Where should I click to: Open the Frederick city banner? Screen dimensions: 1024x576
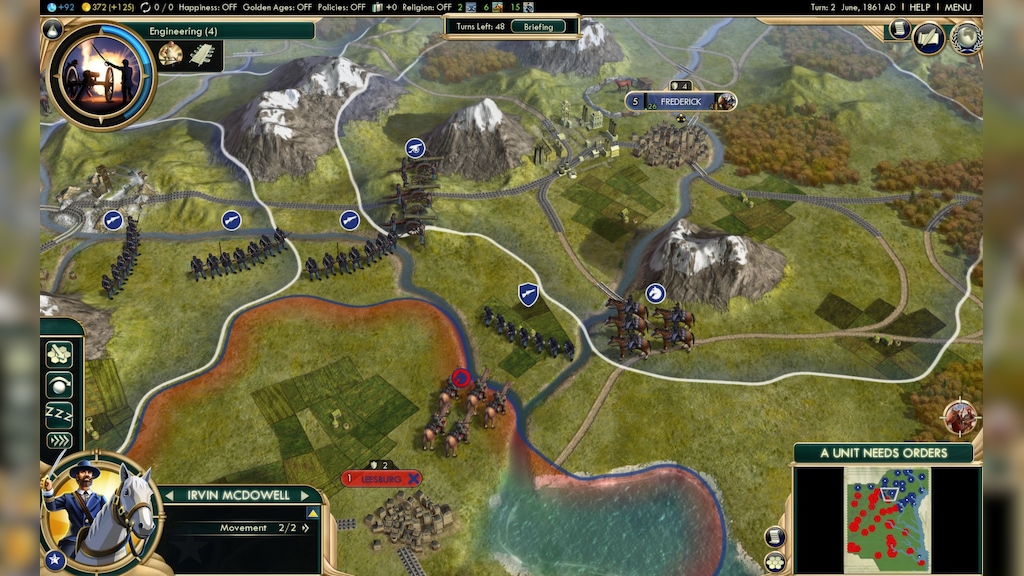(680, 101)
